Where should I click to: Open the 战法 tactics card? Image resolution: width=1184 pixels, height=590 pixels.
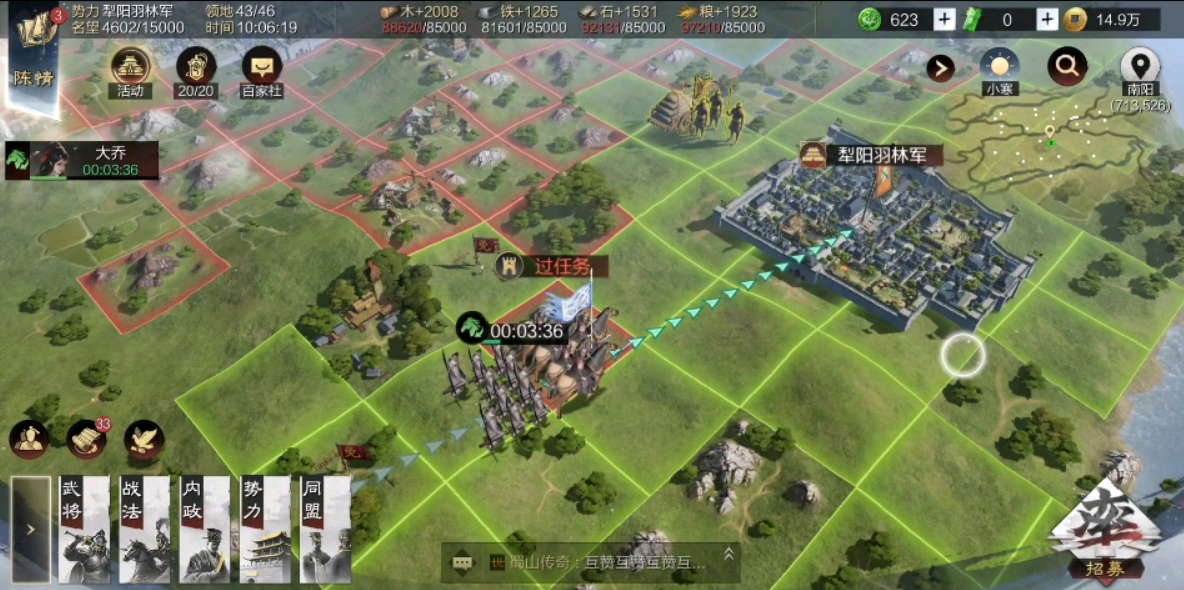coord(144,529)
